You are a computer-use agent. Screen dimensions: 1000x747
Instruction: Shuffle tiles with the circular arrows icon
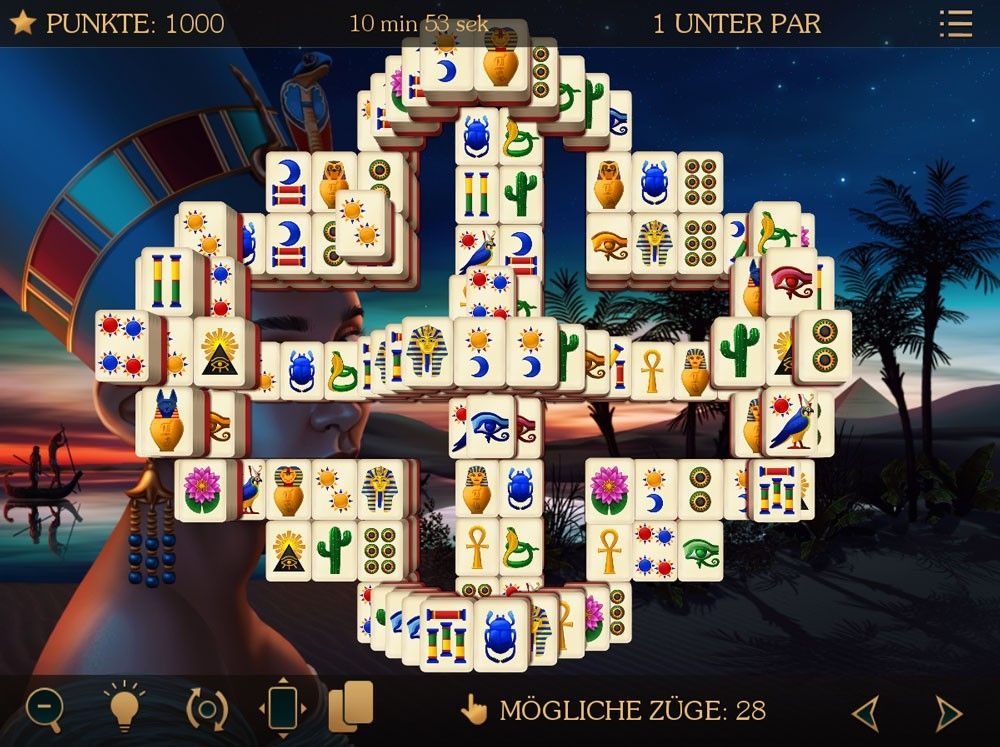(207, 709)
